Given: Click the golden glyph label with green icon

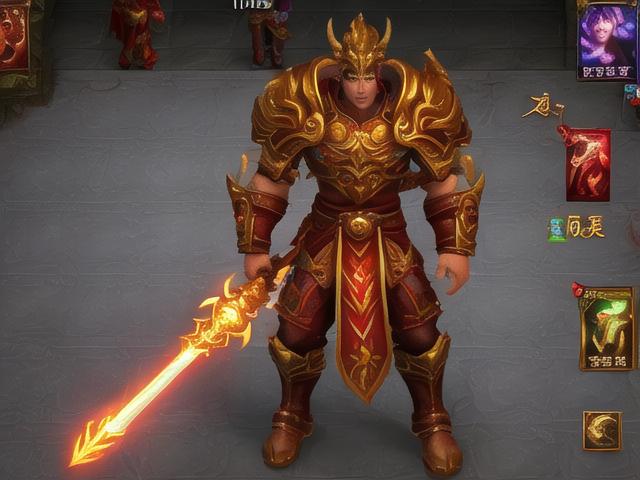Looking at the screenshot, I should tap(577, 228).
